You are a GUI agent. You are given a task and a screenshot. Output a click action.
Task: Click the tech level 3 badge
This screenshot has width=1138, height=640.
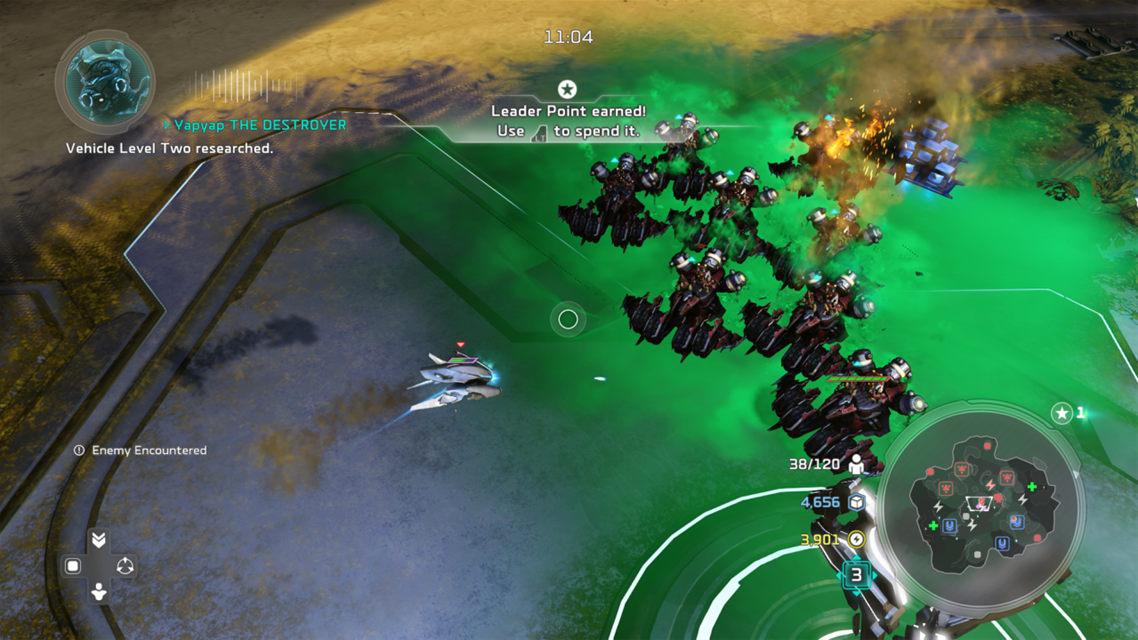(856, 575)
